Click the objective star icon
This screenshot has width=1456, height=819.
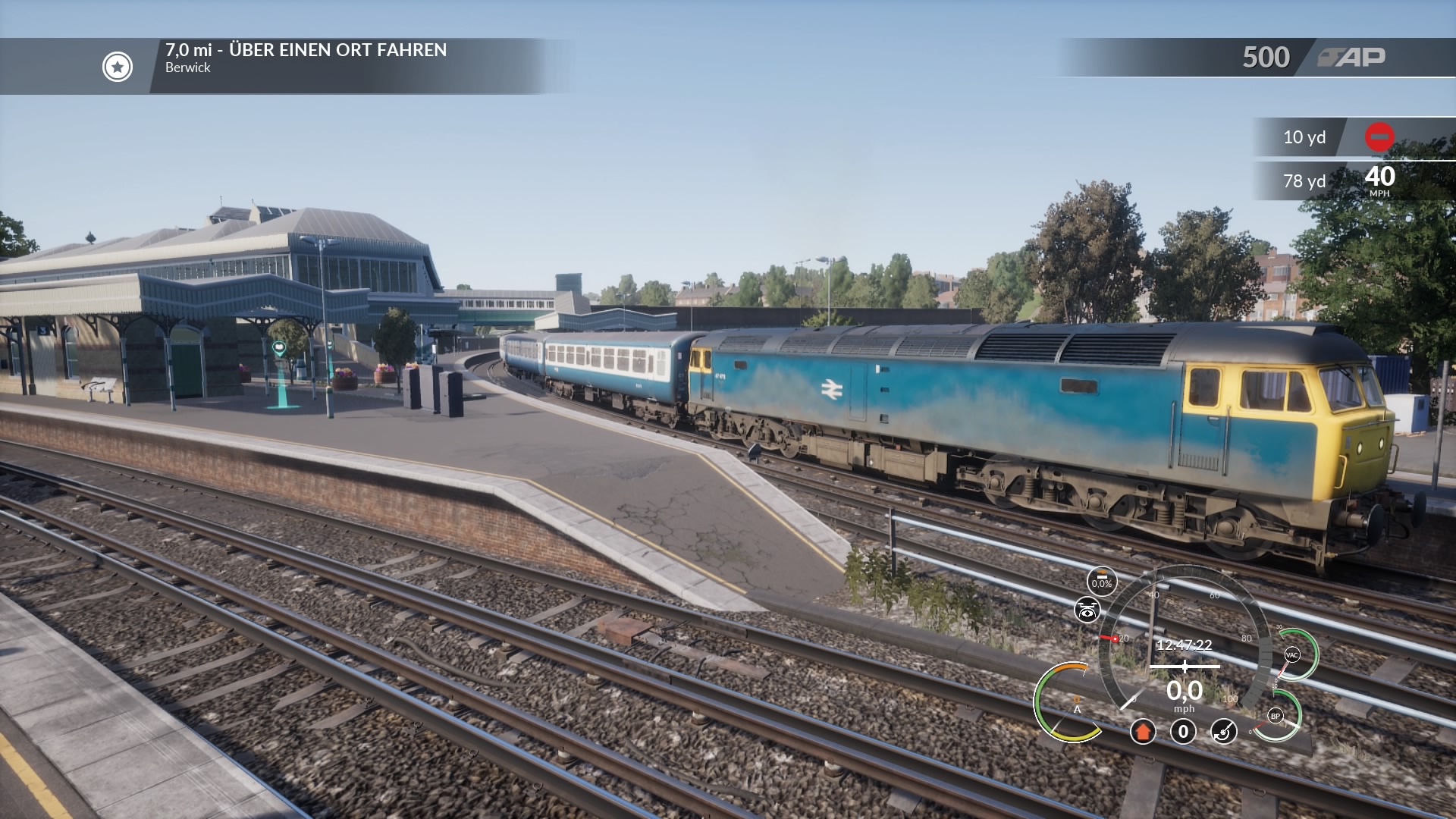pyautogui.click(x=118, y=67)
